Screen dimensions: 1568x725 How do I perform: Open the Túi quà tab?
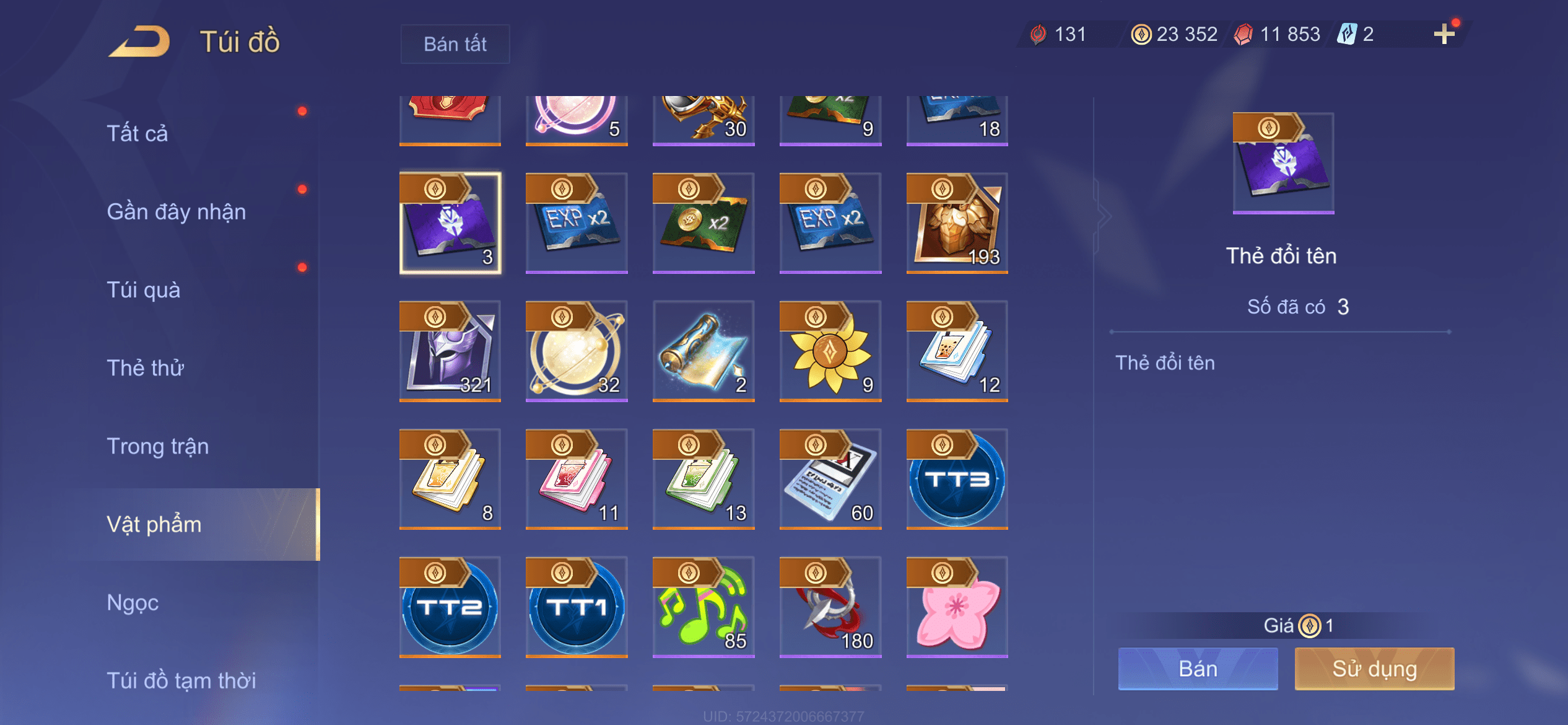pos(144,289)
